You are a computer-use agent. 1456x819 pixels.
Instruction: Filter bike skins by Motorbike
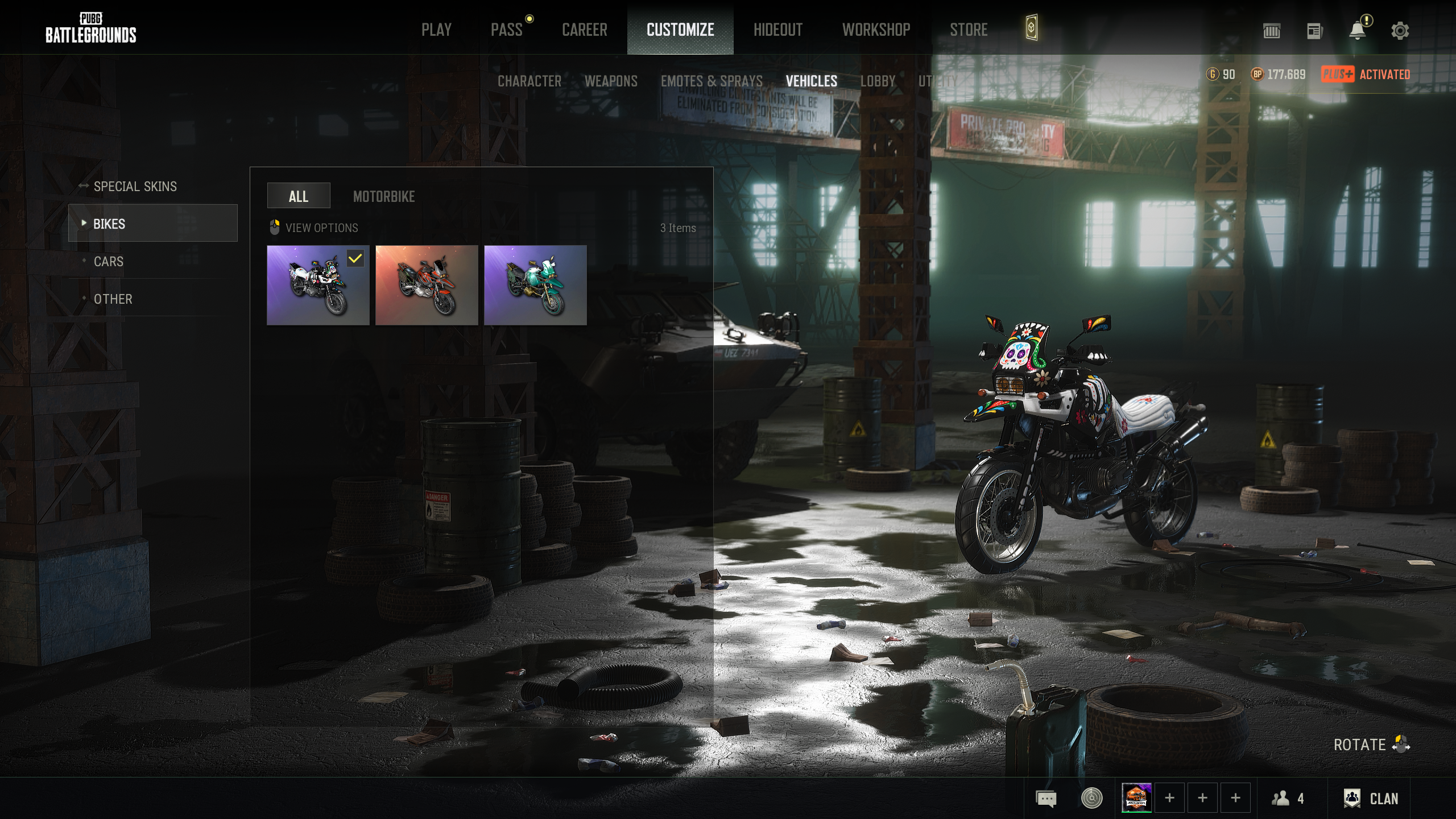(x=384, y=197)
